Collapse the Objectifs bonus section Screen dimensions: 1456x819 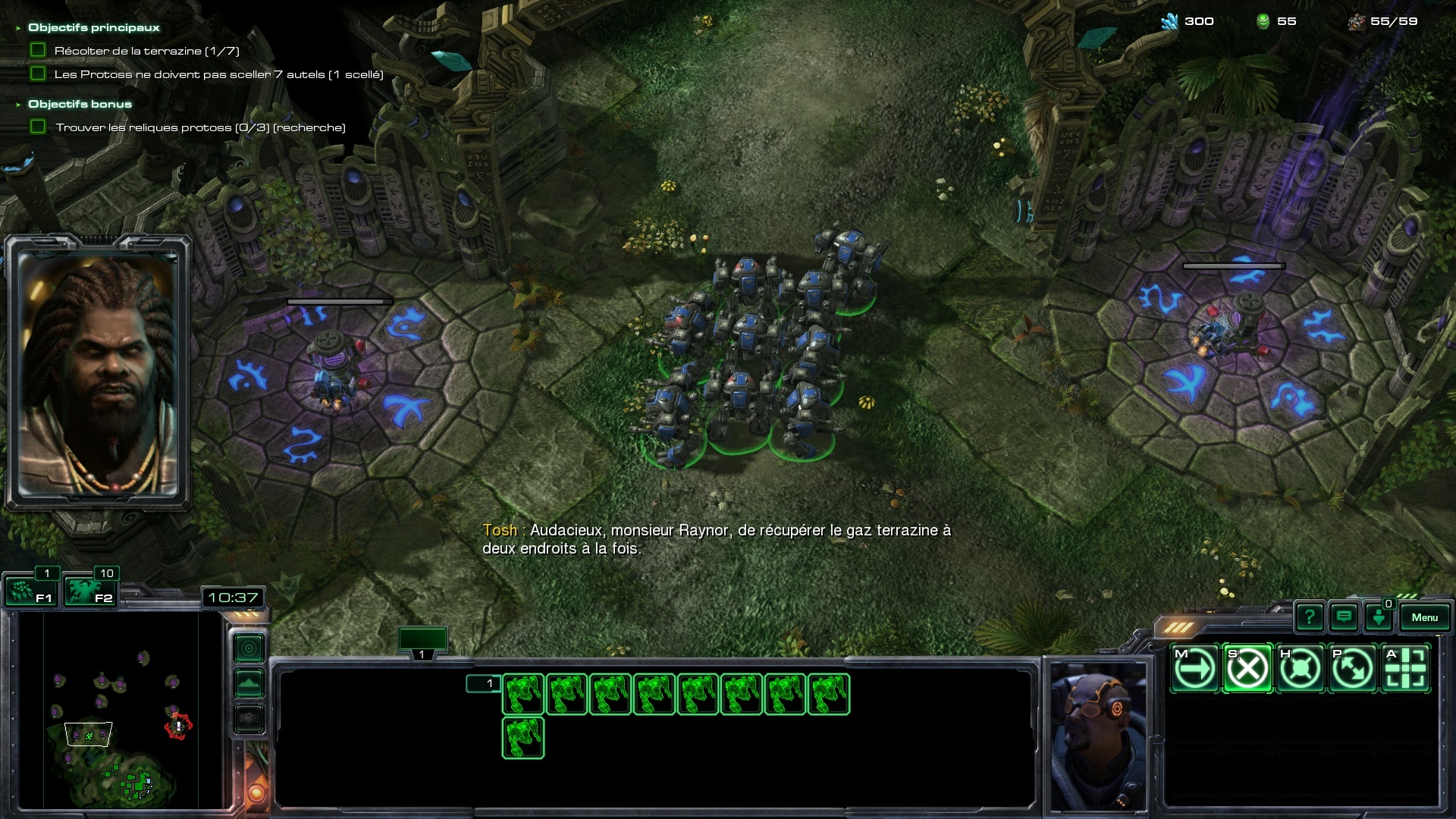[x=18, y=105]
